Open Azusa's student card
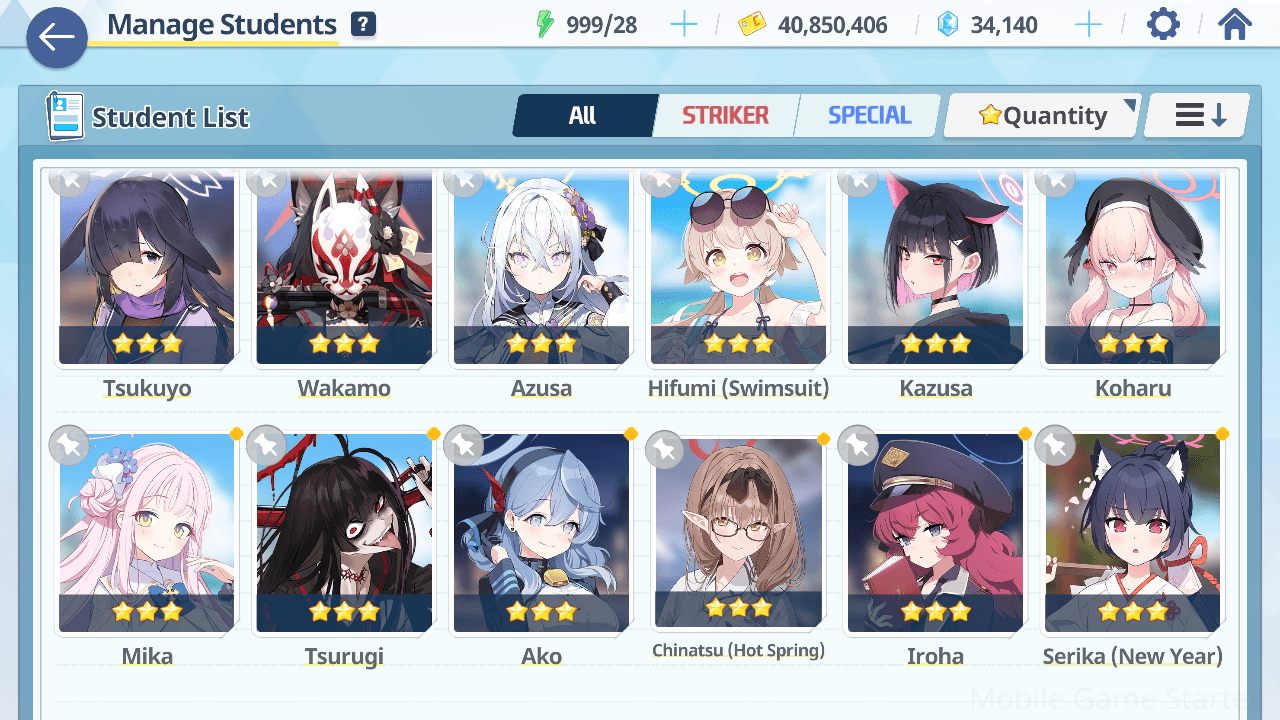The image size is (1280, 720). [541, 270]
